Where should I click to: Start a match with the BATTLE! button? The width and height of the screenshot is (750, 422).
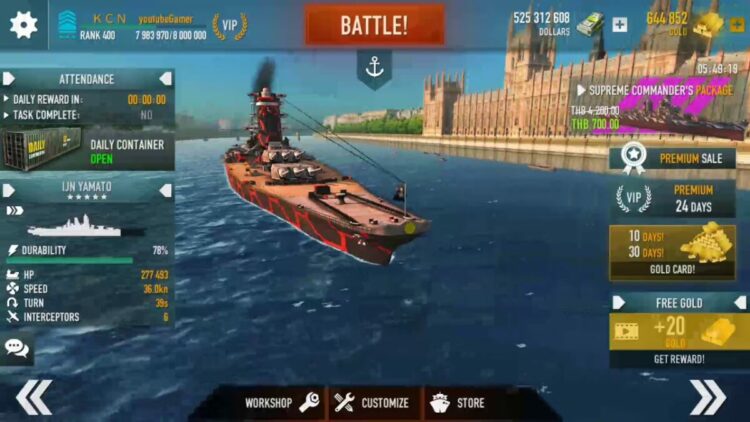tap(374, 25)
